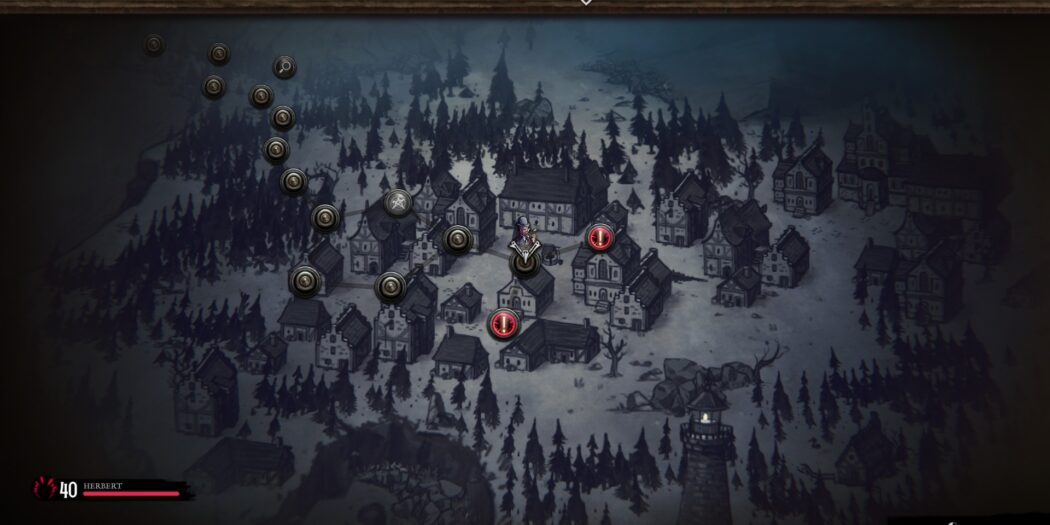Click the chevron arrow on the top bar

[586, 3]
